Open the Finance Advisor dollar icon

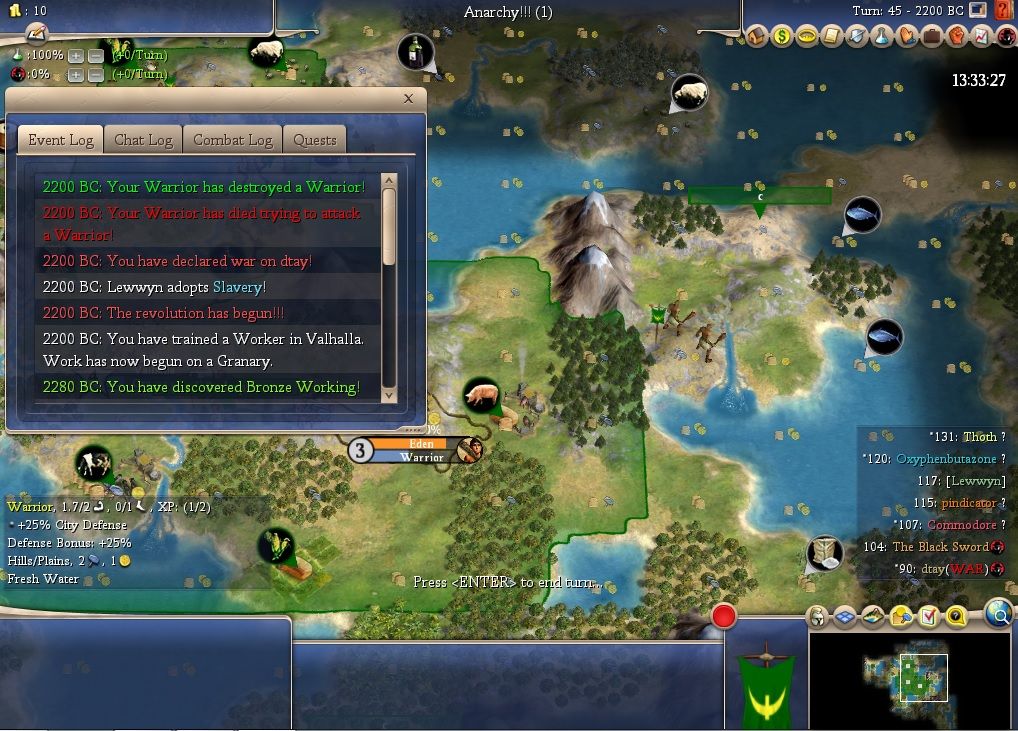coord(782,36)
